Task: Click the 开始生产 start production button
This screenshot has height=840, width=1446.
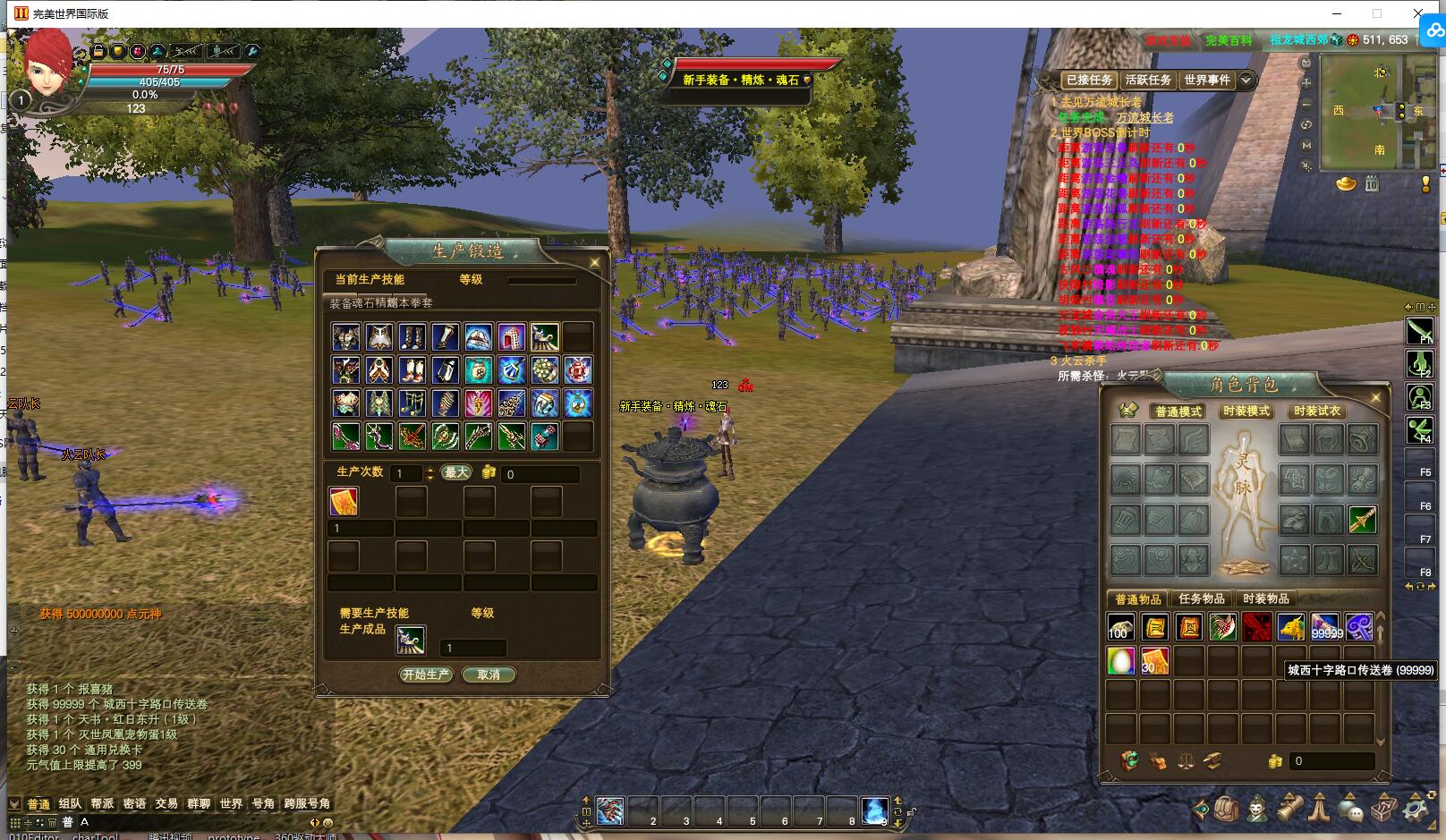Action: [426, 675]
